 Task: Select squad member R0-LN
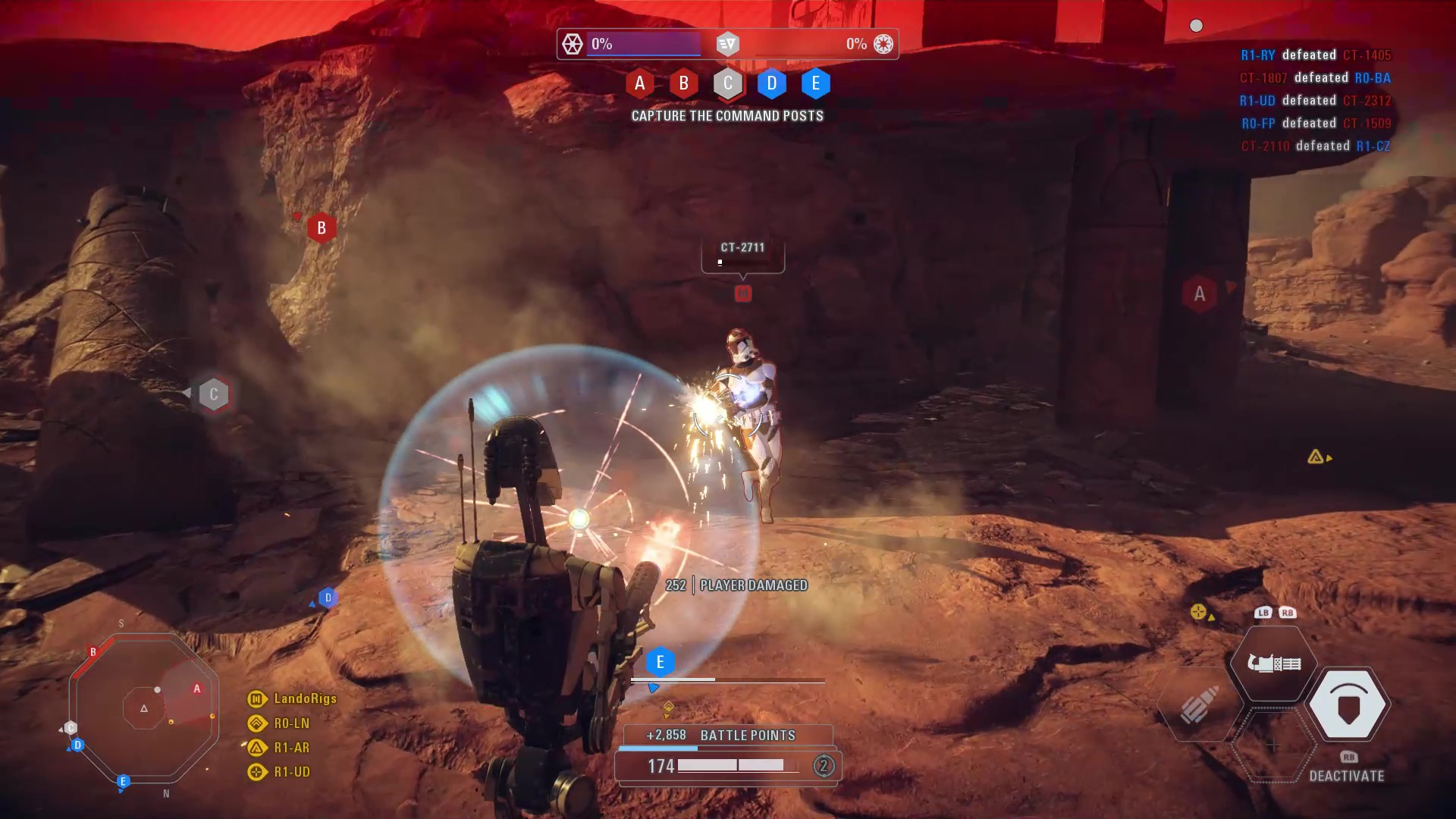[291, 723]
